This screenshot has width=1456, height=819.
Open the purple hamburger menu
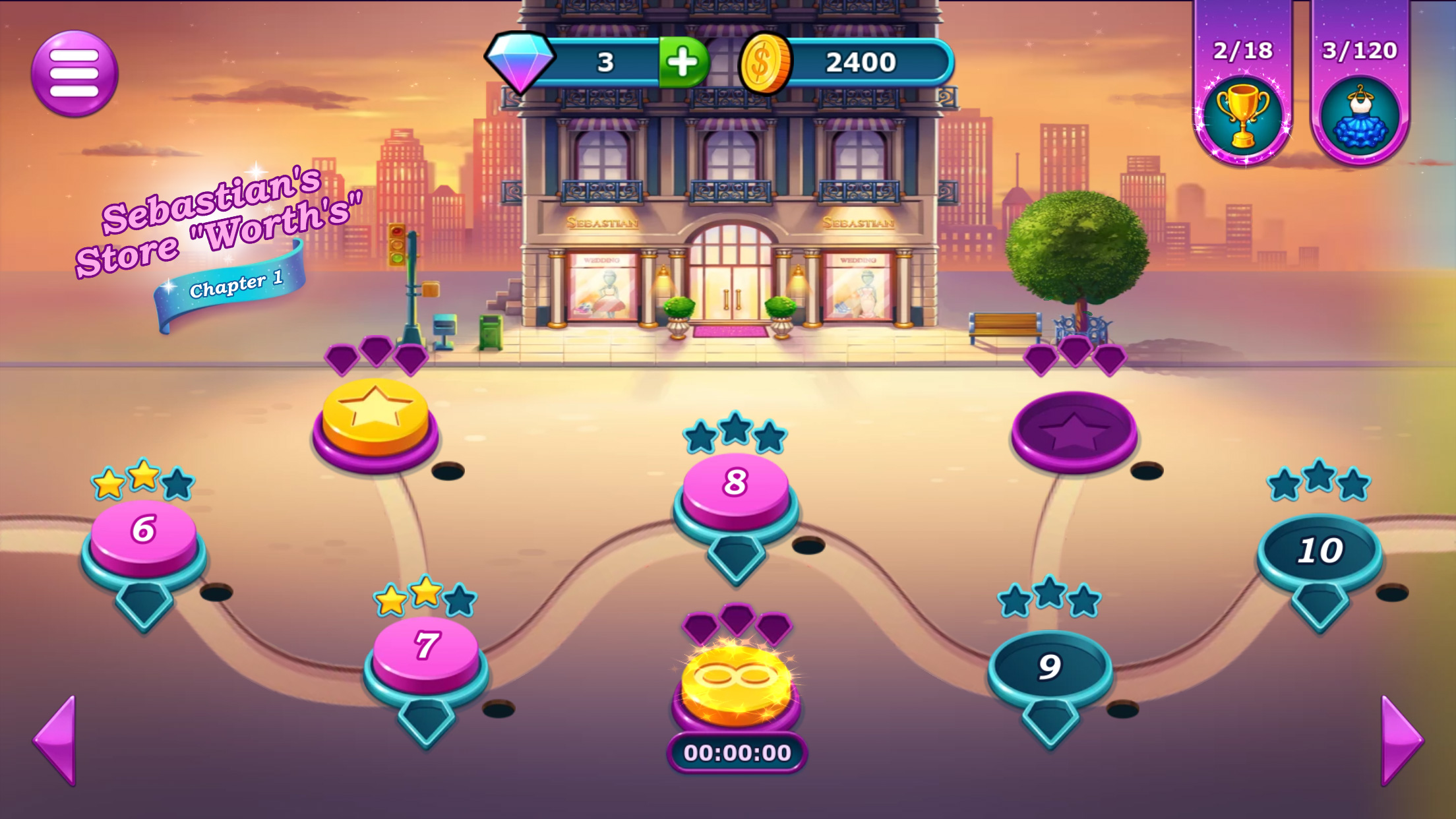coord(74,73)
